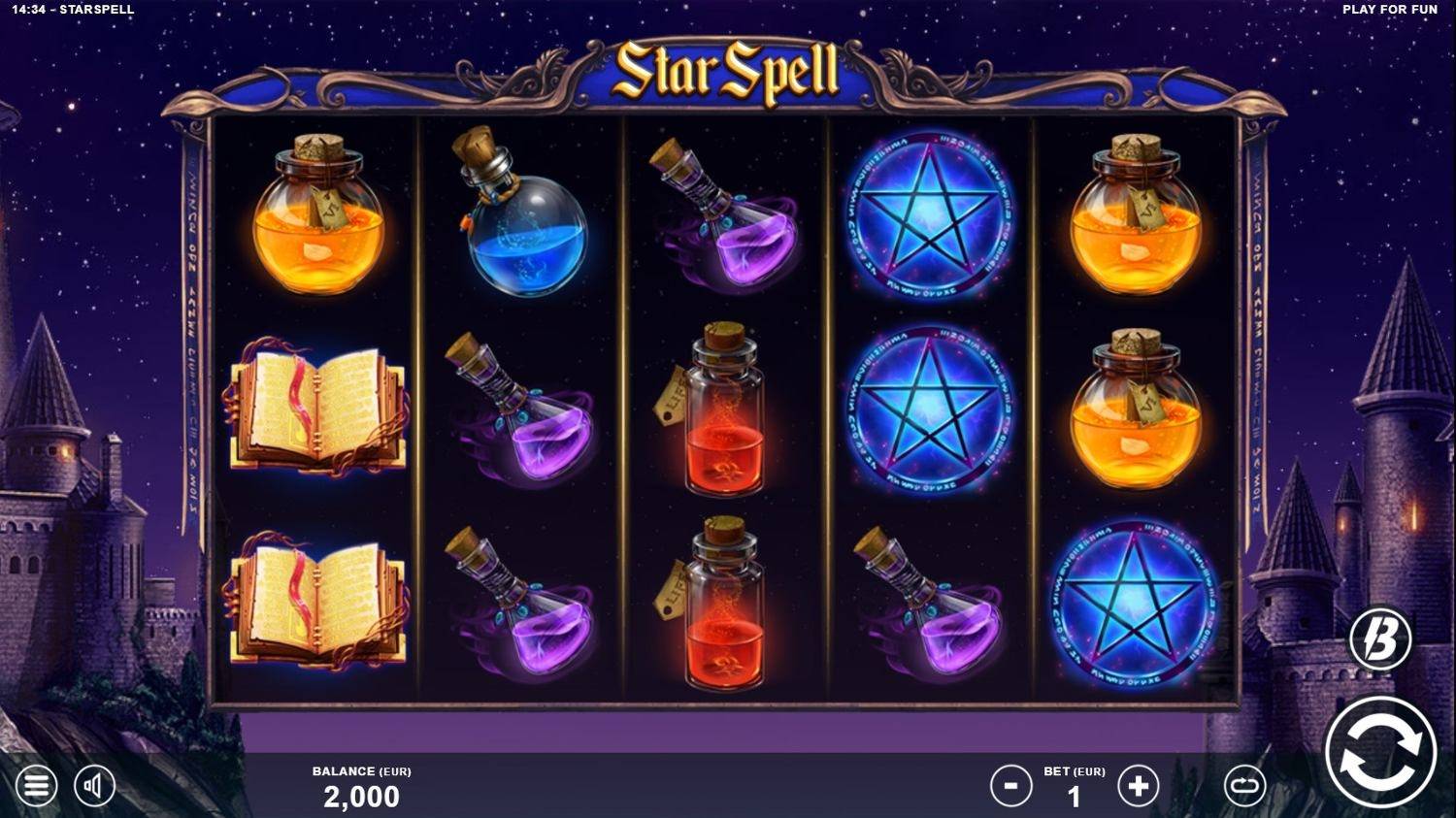Mute game sound with the speaker icon

click(97, 786)
